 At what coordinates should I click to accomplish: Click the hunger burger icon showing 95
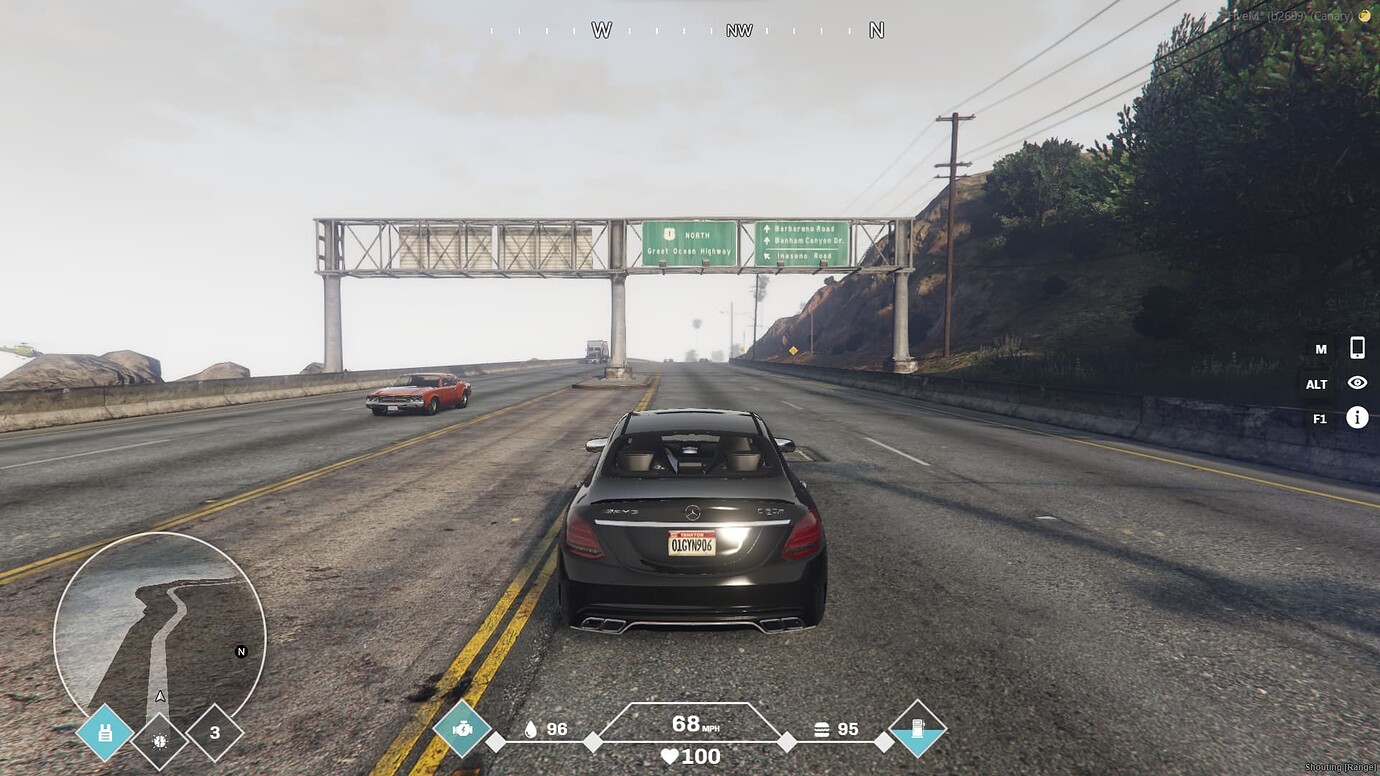click(820, 729)
